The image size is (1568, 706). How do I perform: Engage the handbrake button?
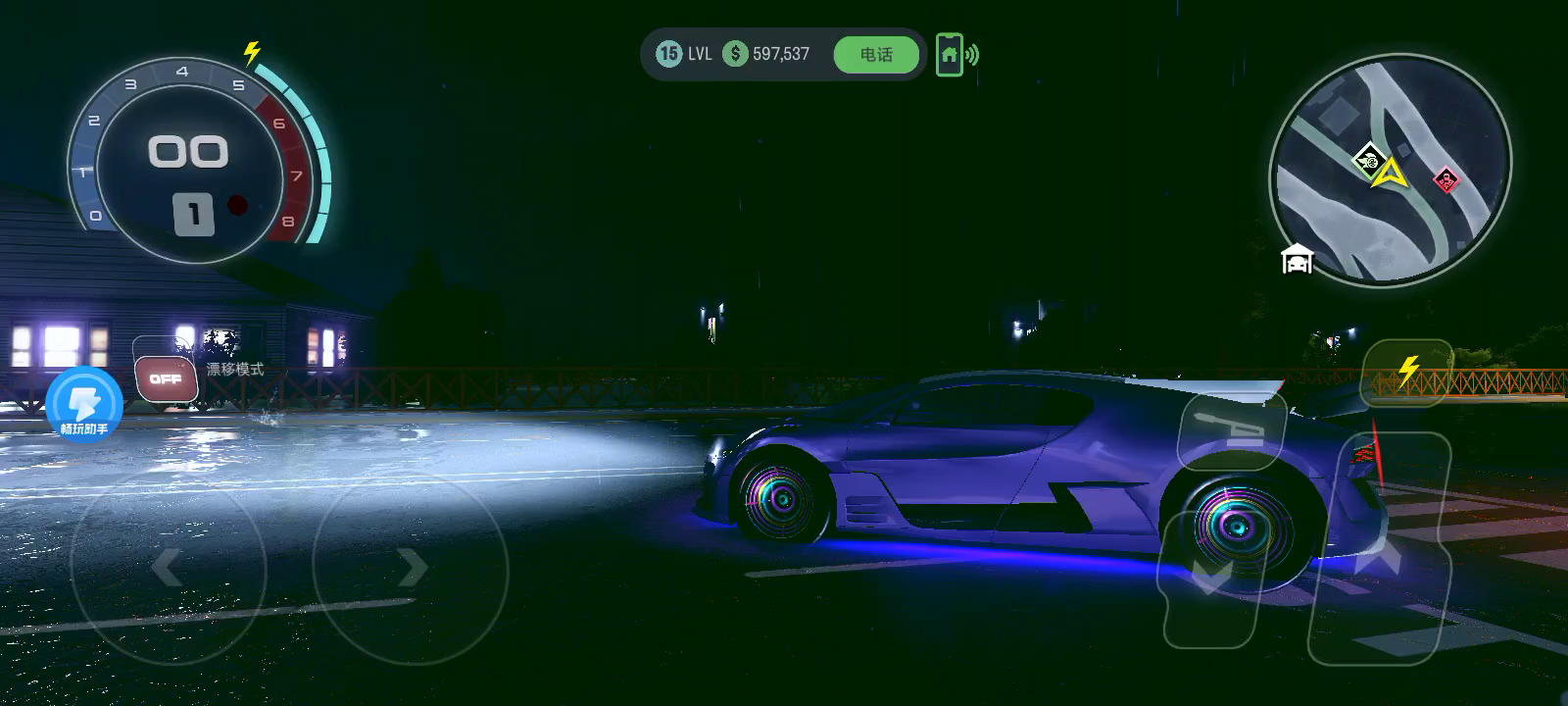pos(1232,430)
